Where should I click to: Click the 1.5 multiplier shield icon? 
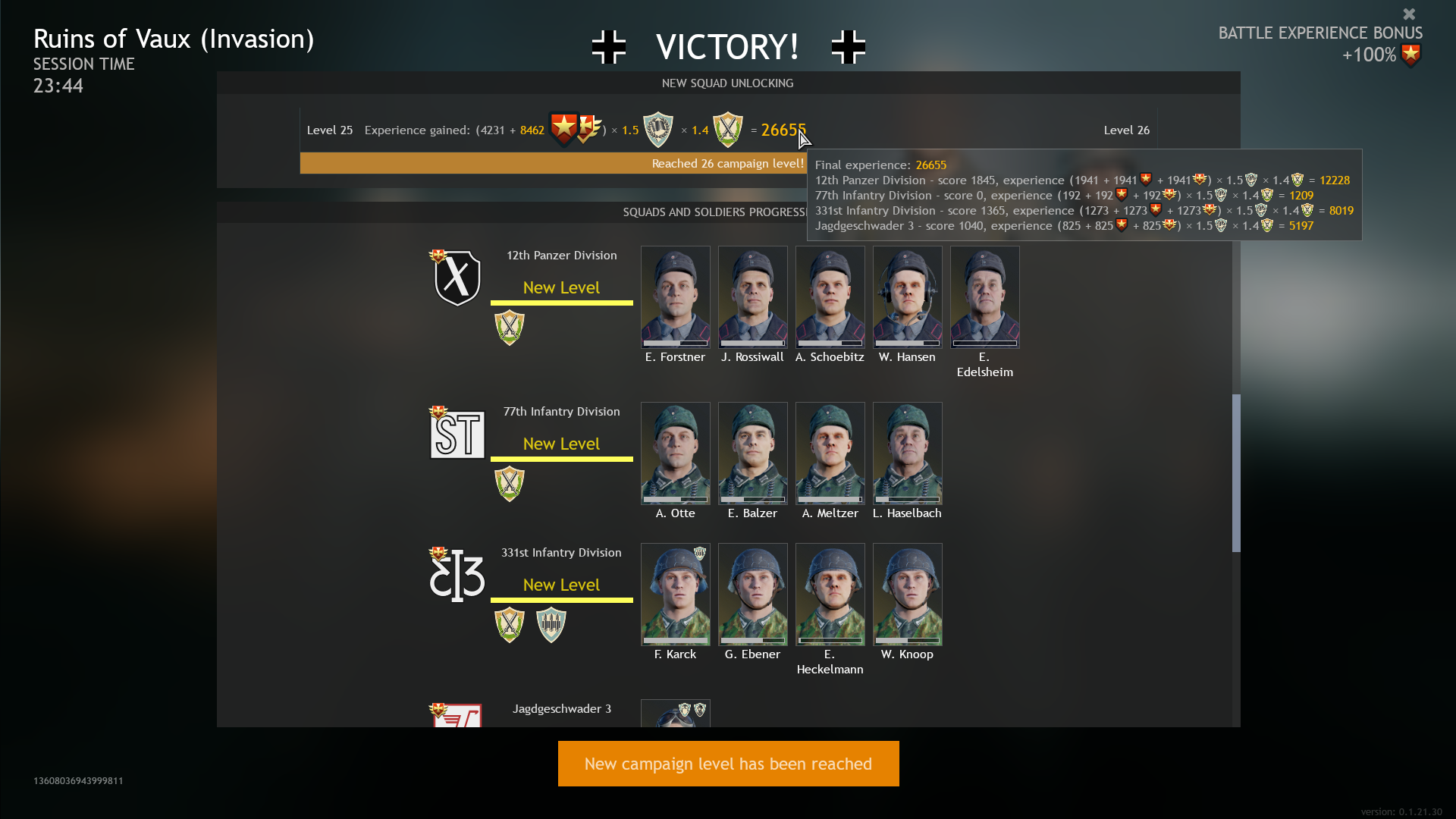point(658,129)
